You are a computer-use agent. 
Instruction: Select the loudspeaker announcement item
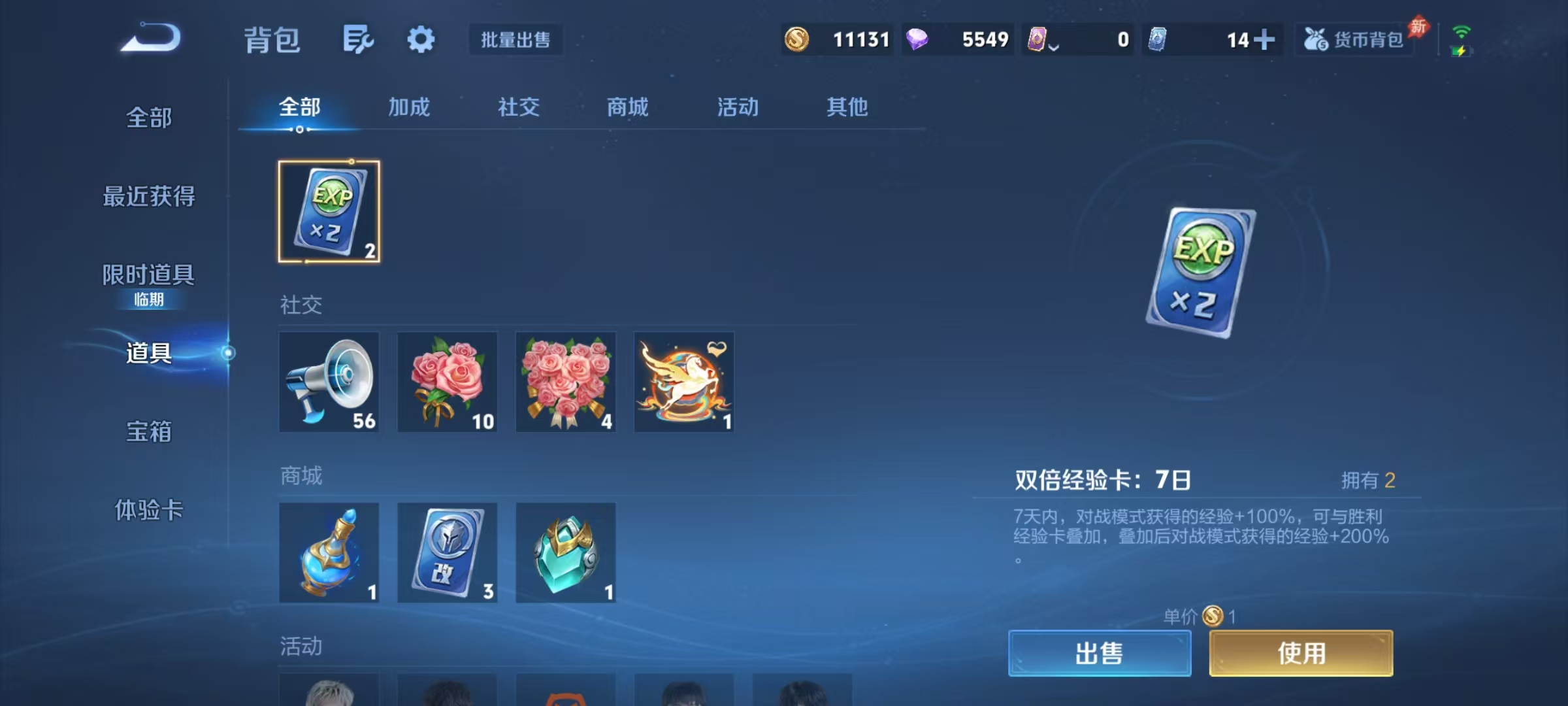329,382
